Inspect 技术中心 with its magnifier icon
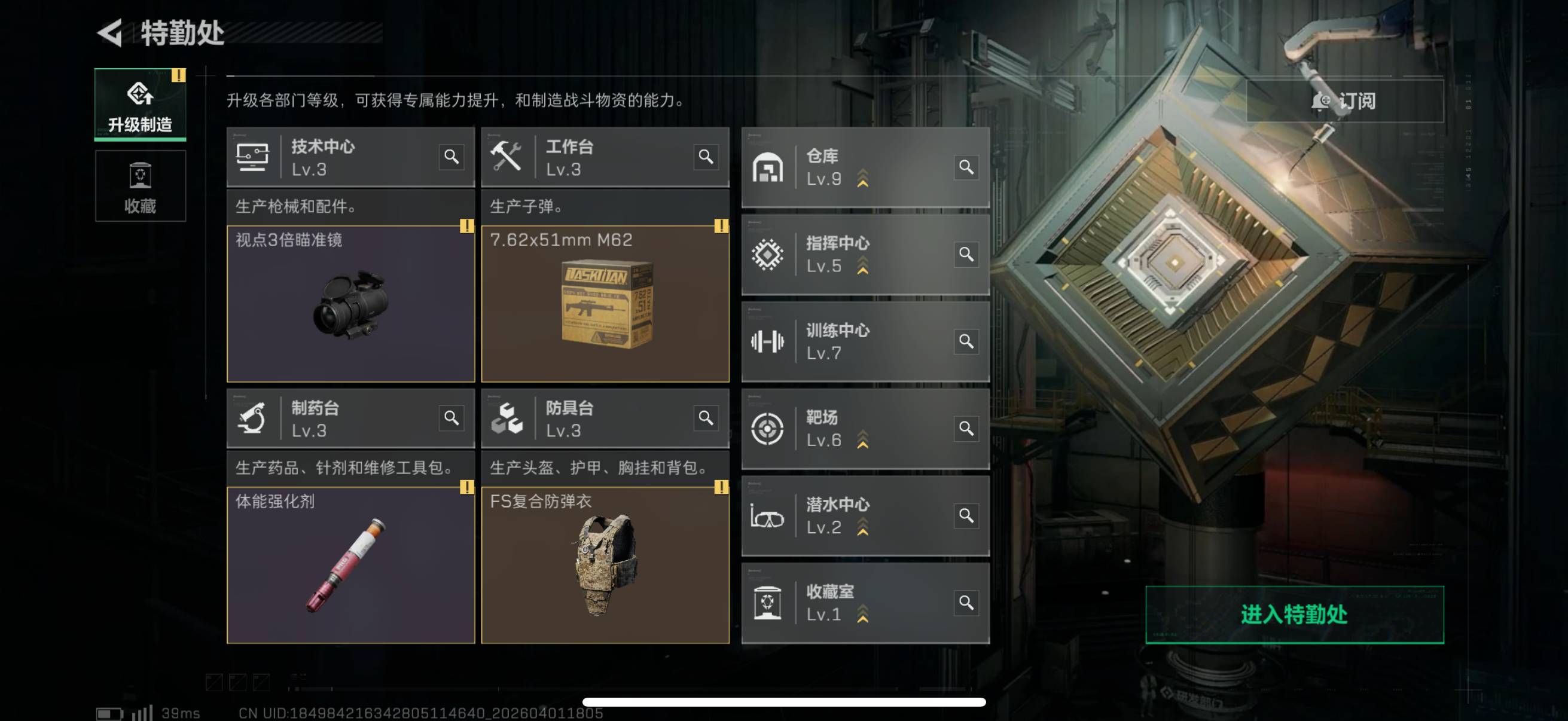Viewport: 1568px width, 721px height. (451, 157)
